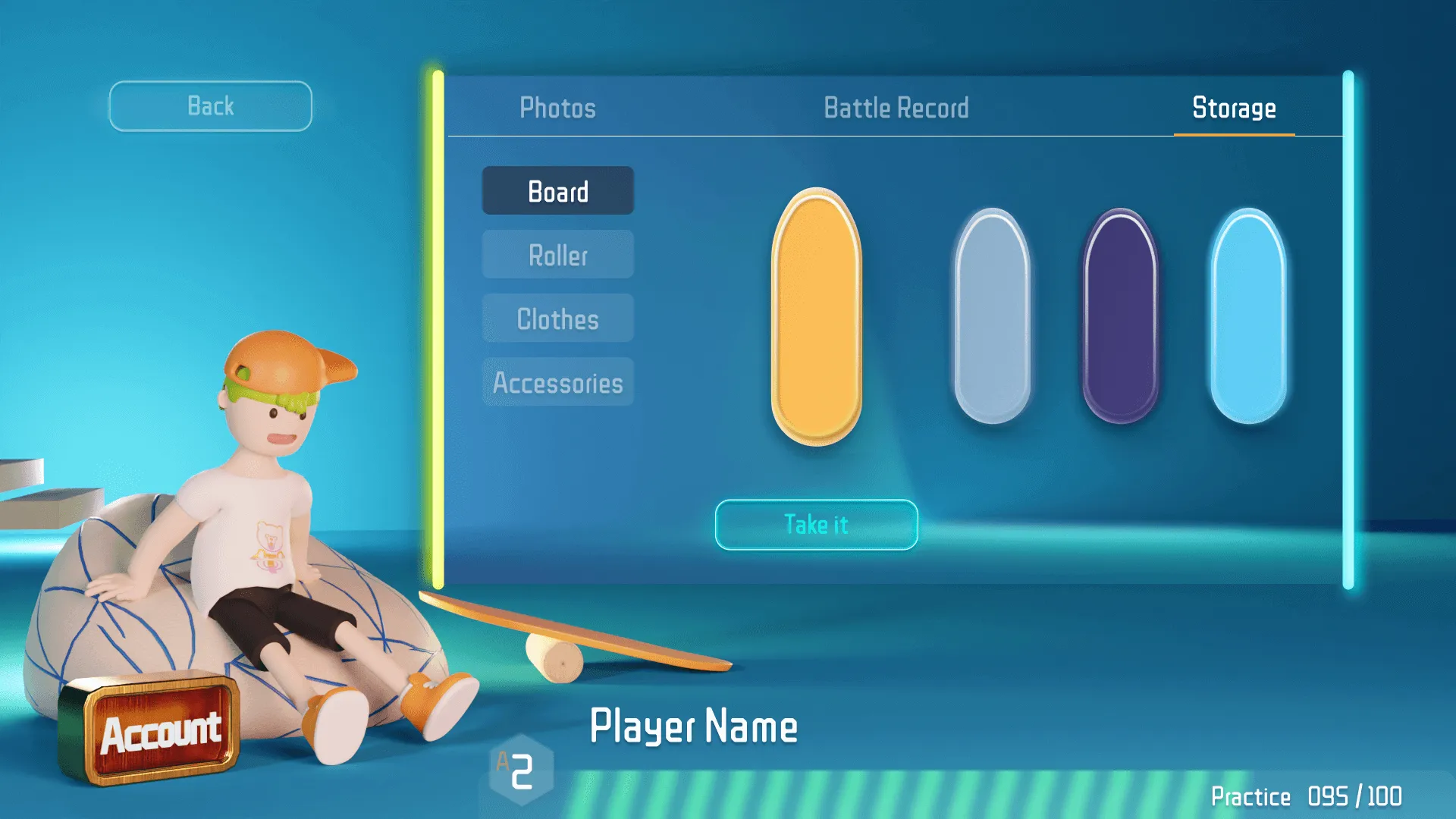Select the Board category
The height and width of the screenshot is (819, 1456).
[x=557, y=191]
